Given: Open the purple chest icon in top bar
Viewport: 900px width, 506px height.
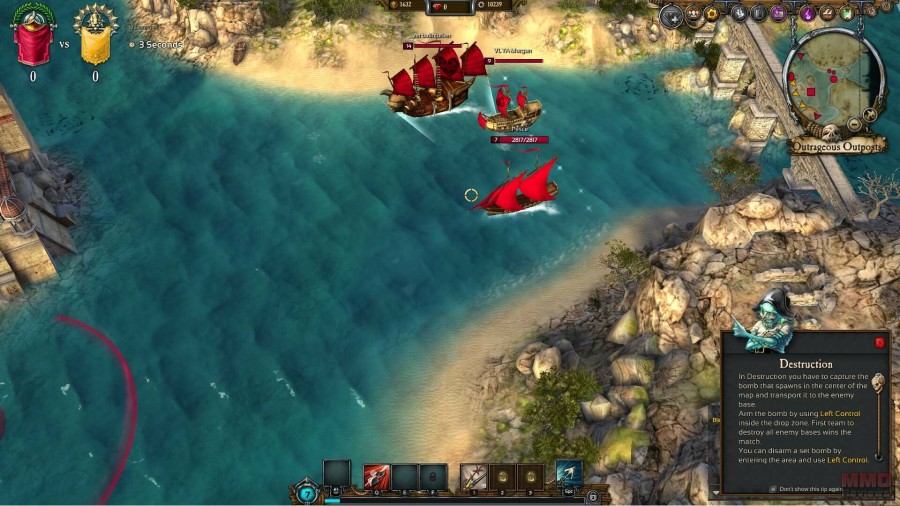Looking at the screenshot, I should point(777,14).
